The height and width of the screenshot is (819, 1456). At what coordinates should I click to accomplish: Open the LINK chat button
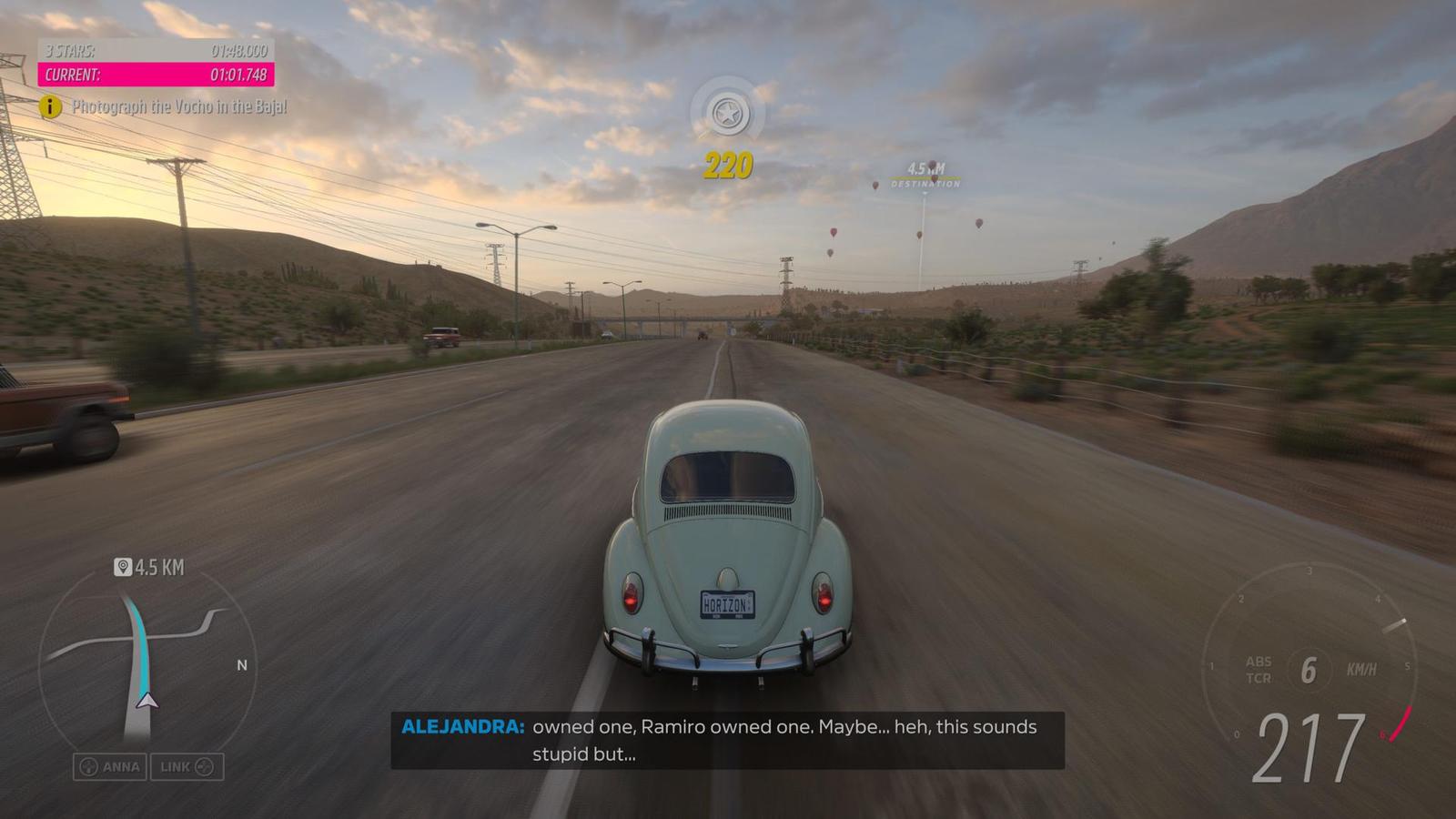187,767
